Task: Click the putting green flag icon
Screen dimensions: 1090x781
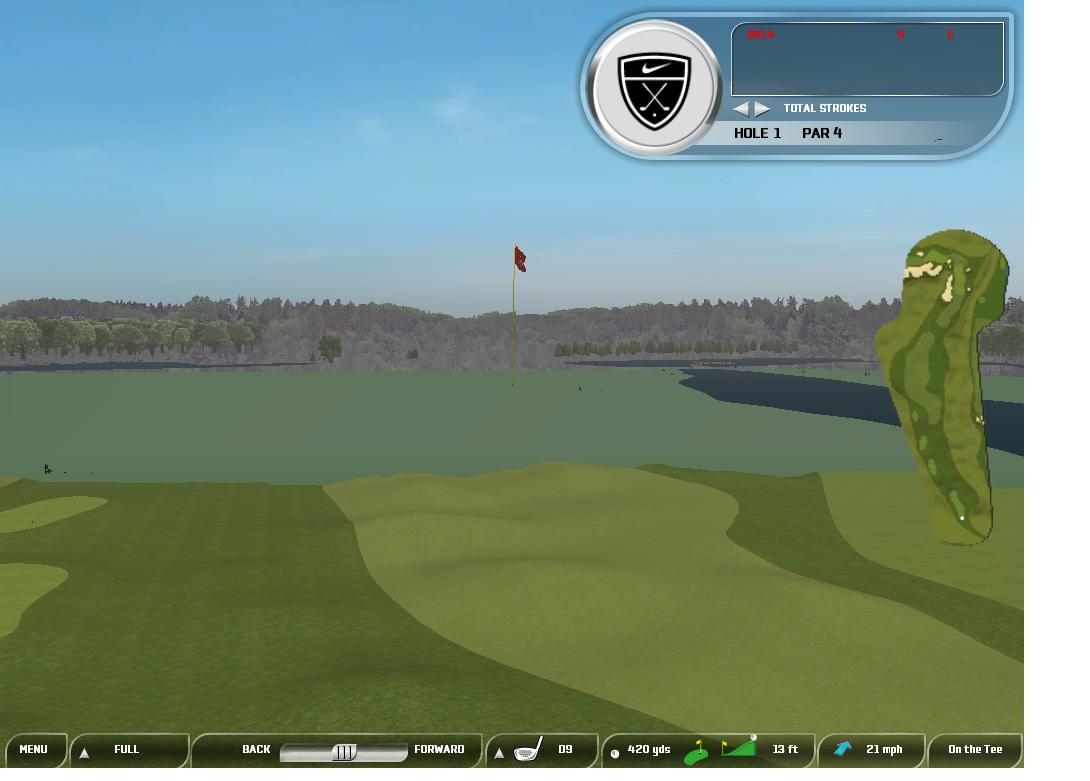Action: click(696, 752)
